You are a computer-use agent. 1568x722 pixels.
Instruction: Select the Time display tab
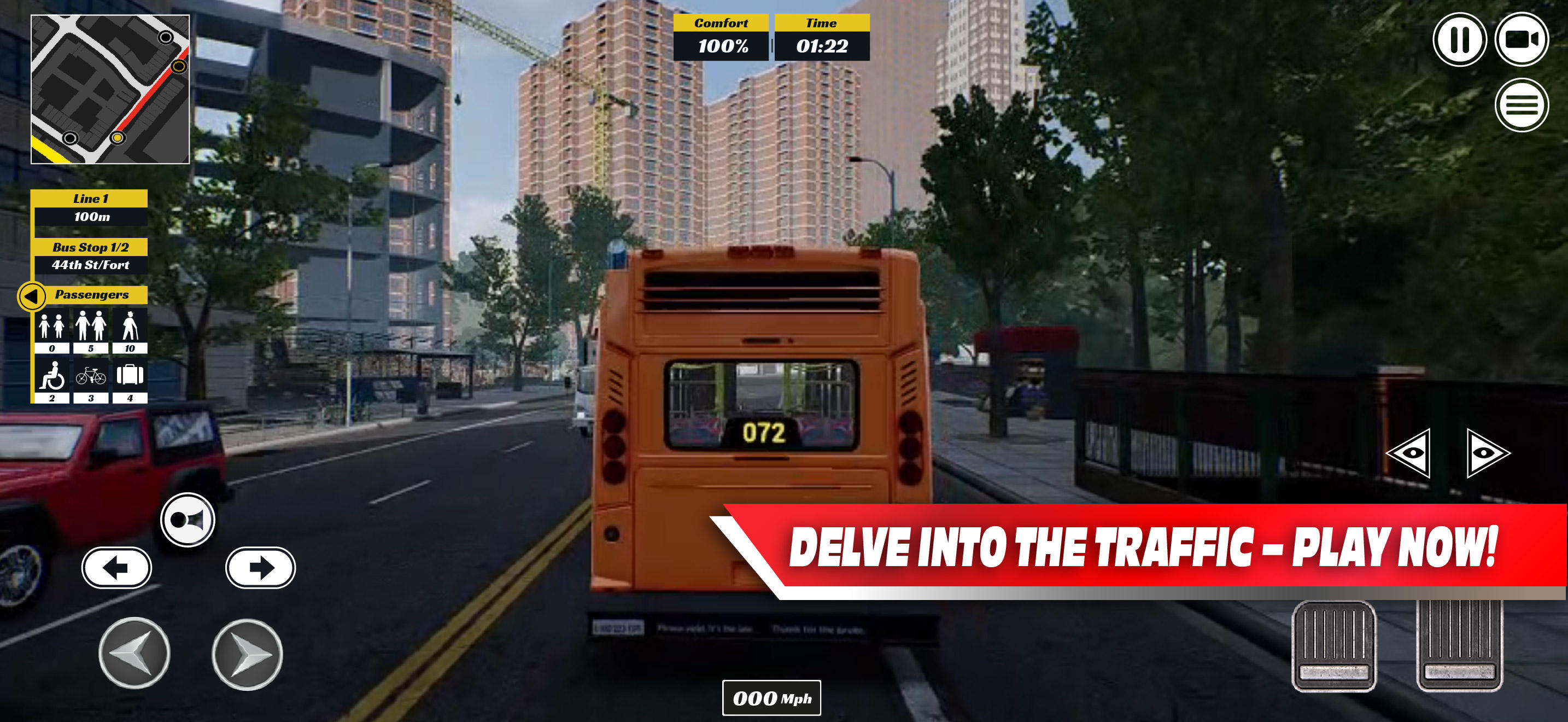(x=821, y=33)
